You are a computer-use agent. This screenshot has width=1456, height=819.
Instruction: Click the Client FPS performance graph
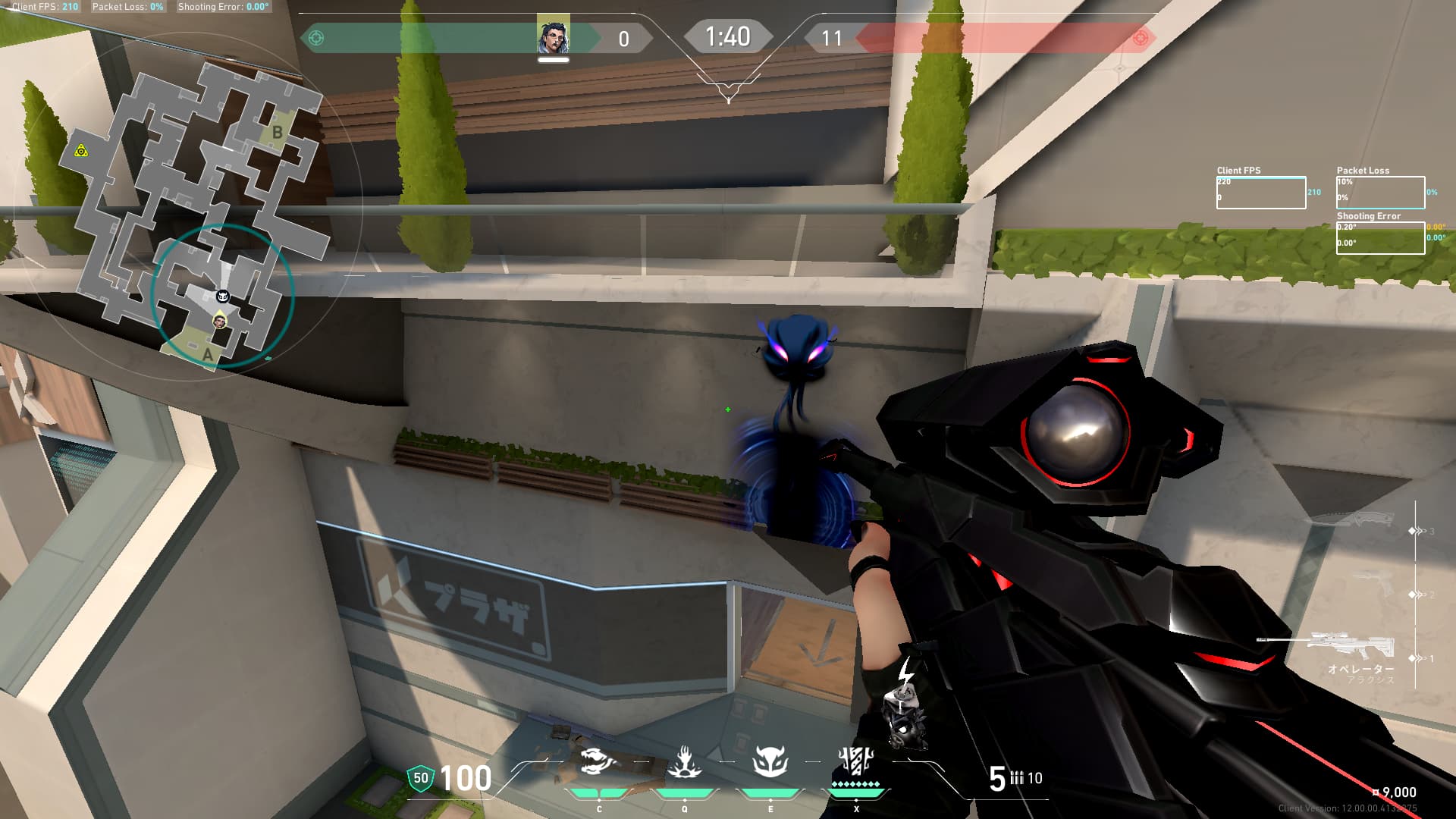(x=1260, y=193)
